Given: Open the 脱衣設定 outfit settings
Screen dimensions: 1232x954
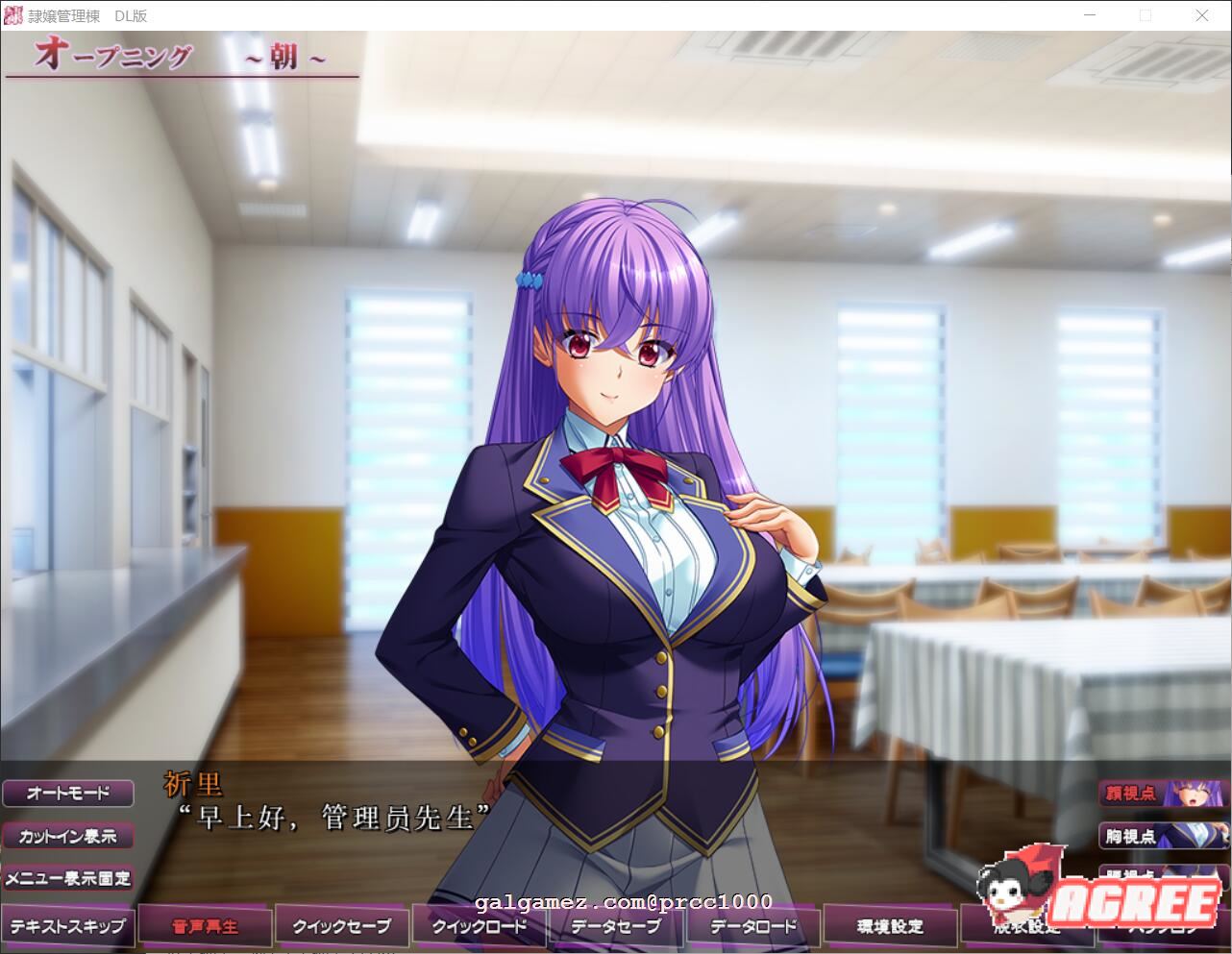Looking at the screenshot, I should (1025, 925).
